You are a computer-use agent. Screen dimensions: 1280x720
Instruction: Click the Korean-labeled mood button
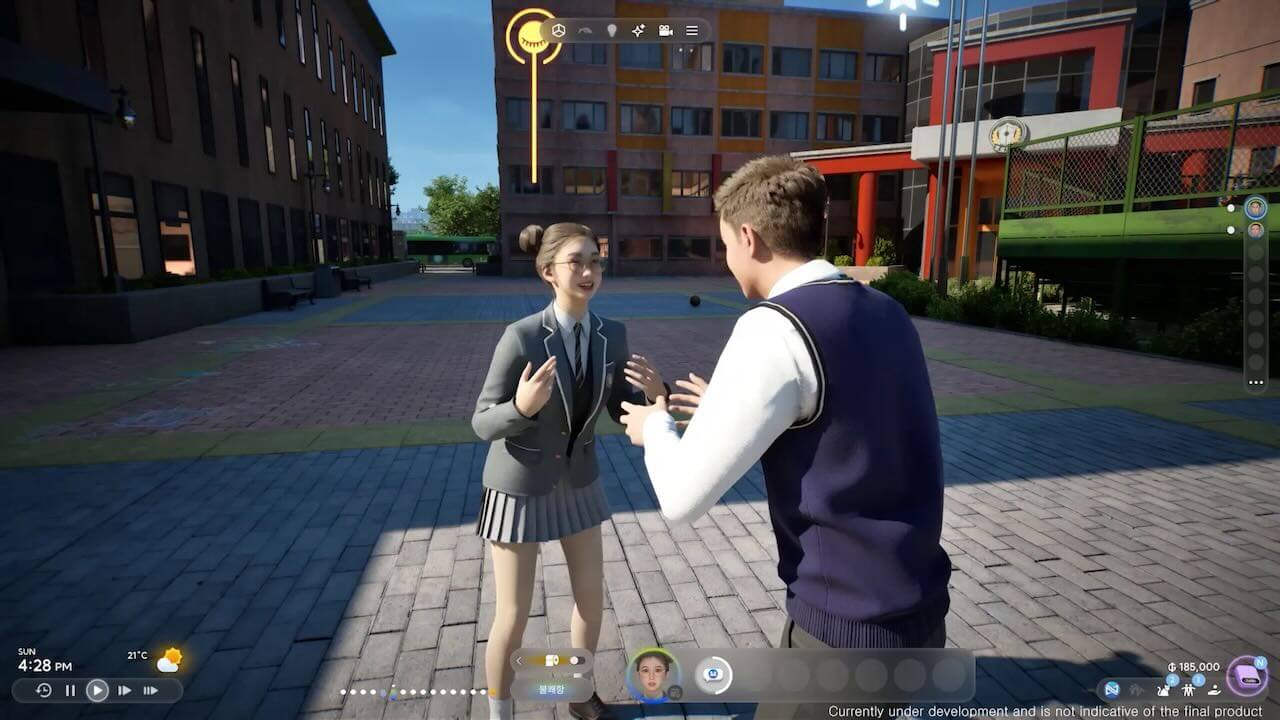pos(551,689)
